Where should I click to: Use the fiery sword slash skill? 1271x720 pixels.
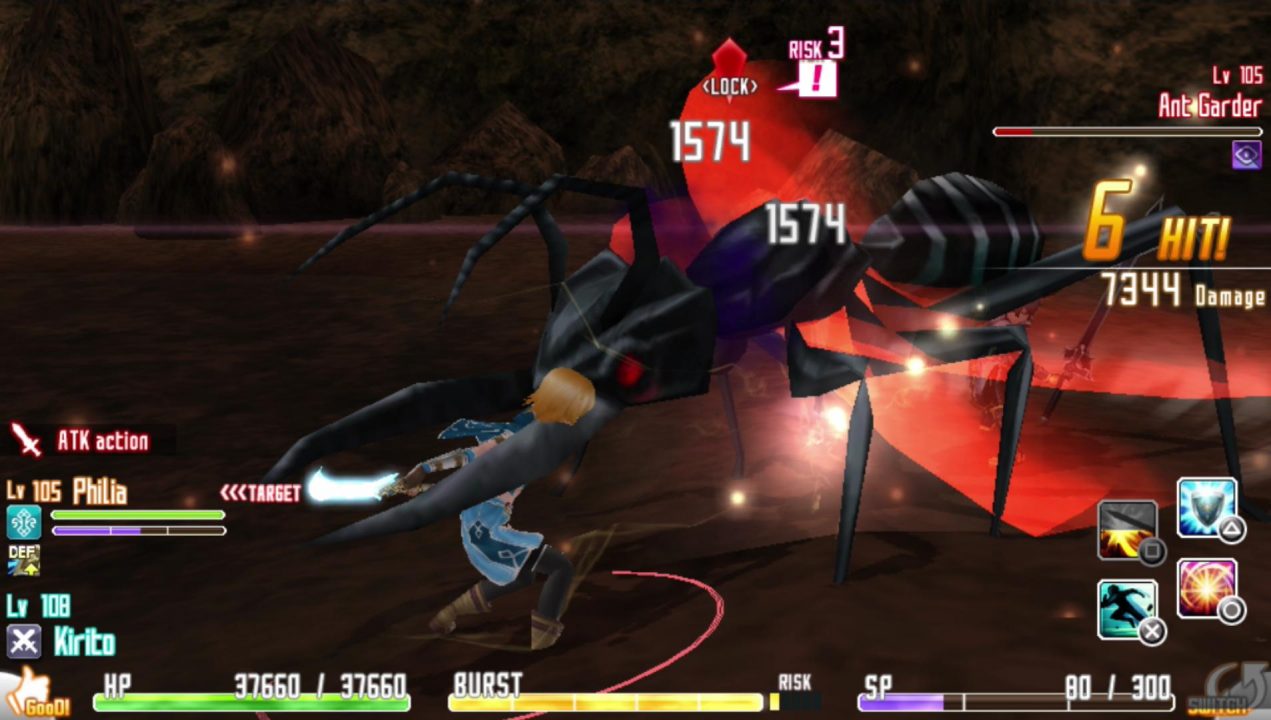[1127, 530]
